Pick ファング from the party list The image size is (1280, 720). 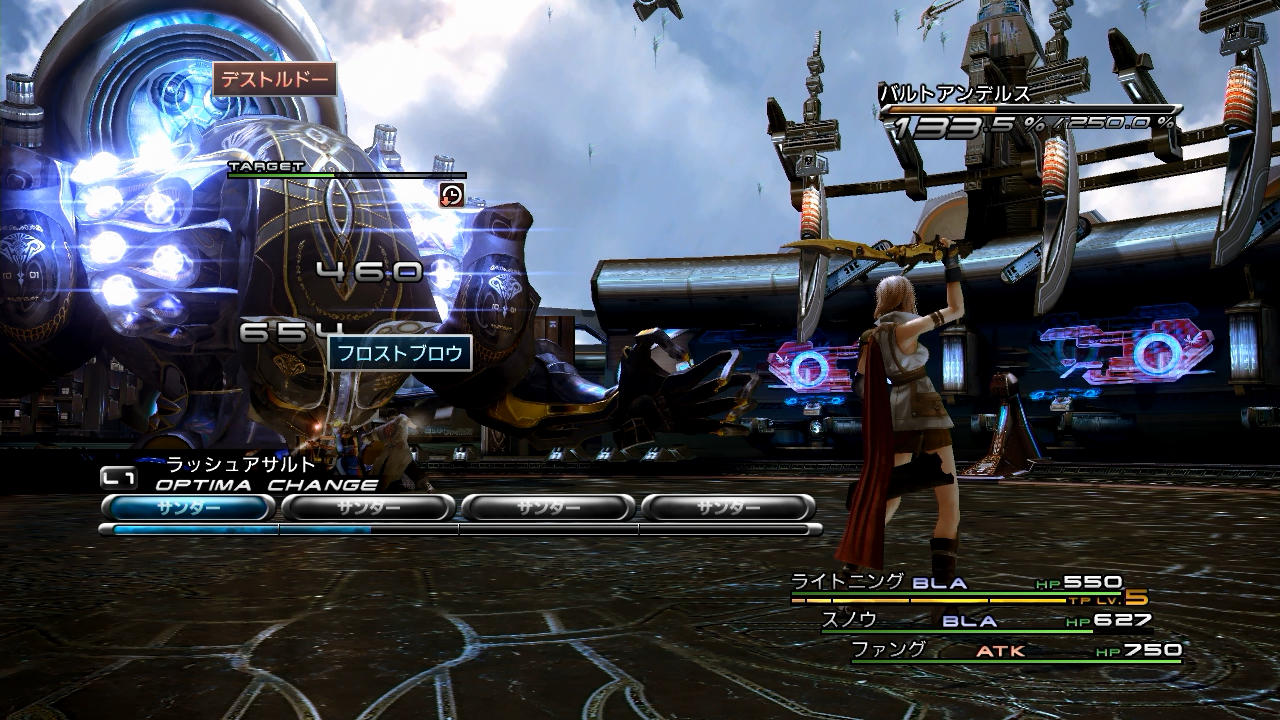tap(888, 650)
